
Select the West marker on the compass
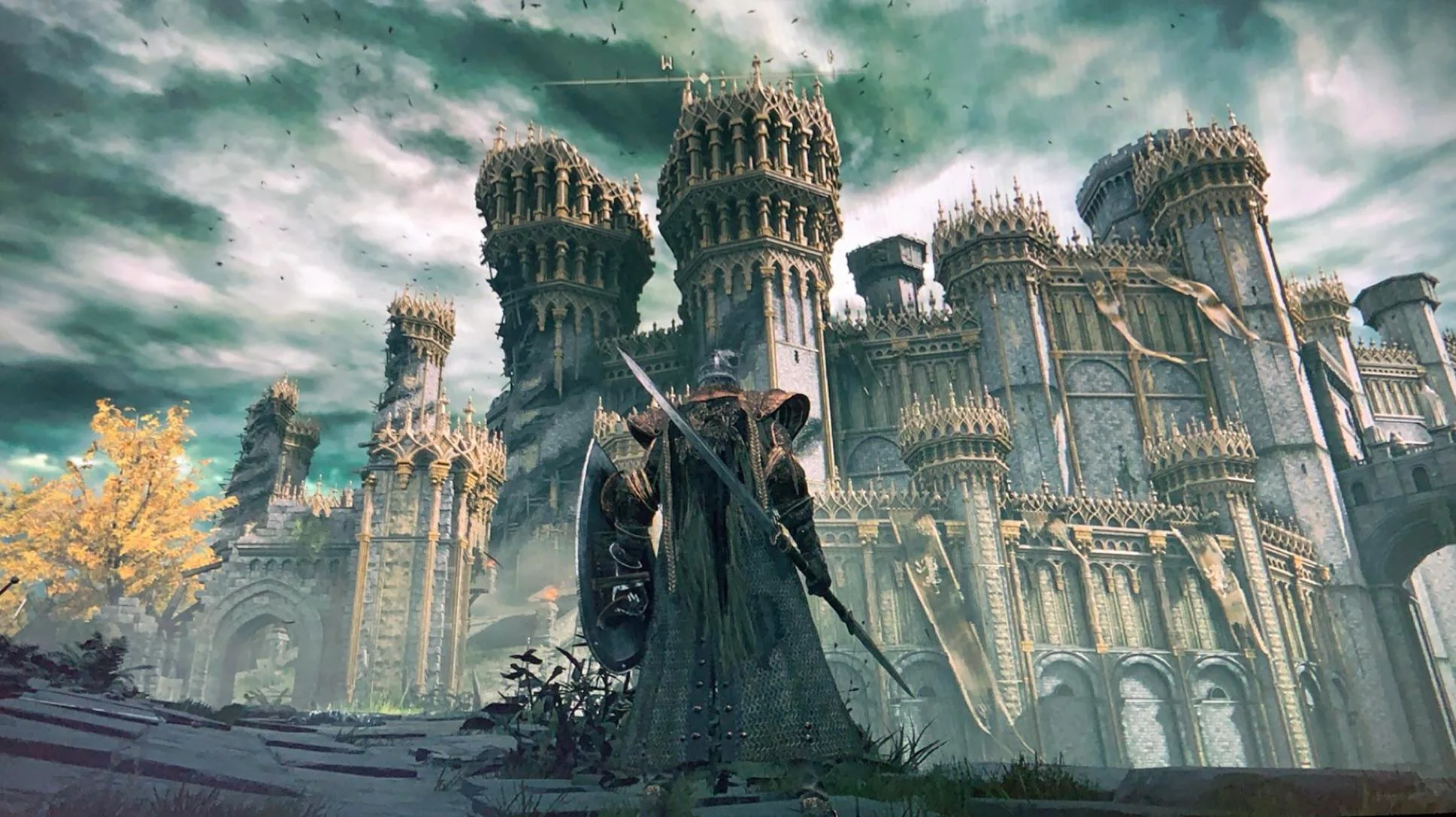[x=666, y=62]
